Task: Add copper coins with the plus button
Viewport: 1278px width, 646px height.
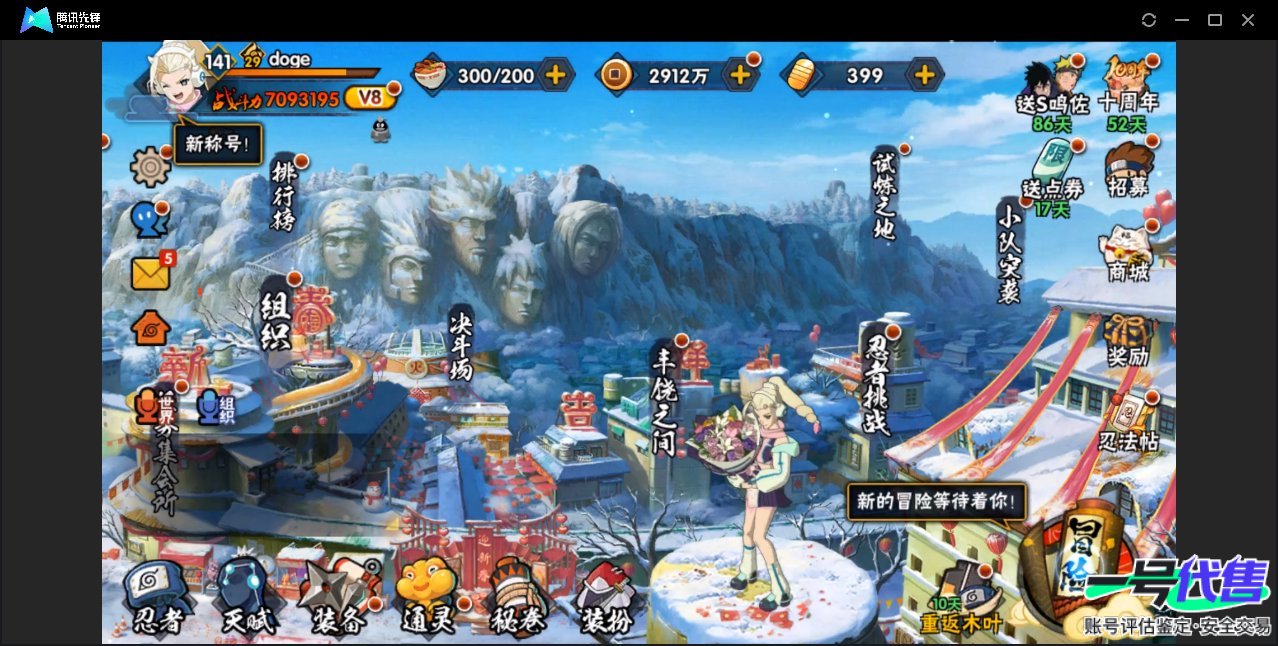Action: point(740,75)
